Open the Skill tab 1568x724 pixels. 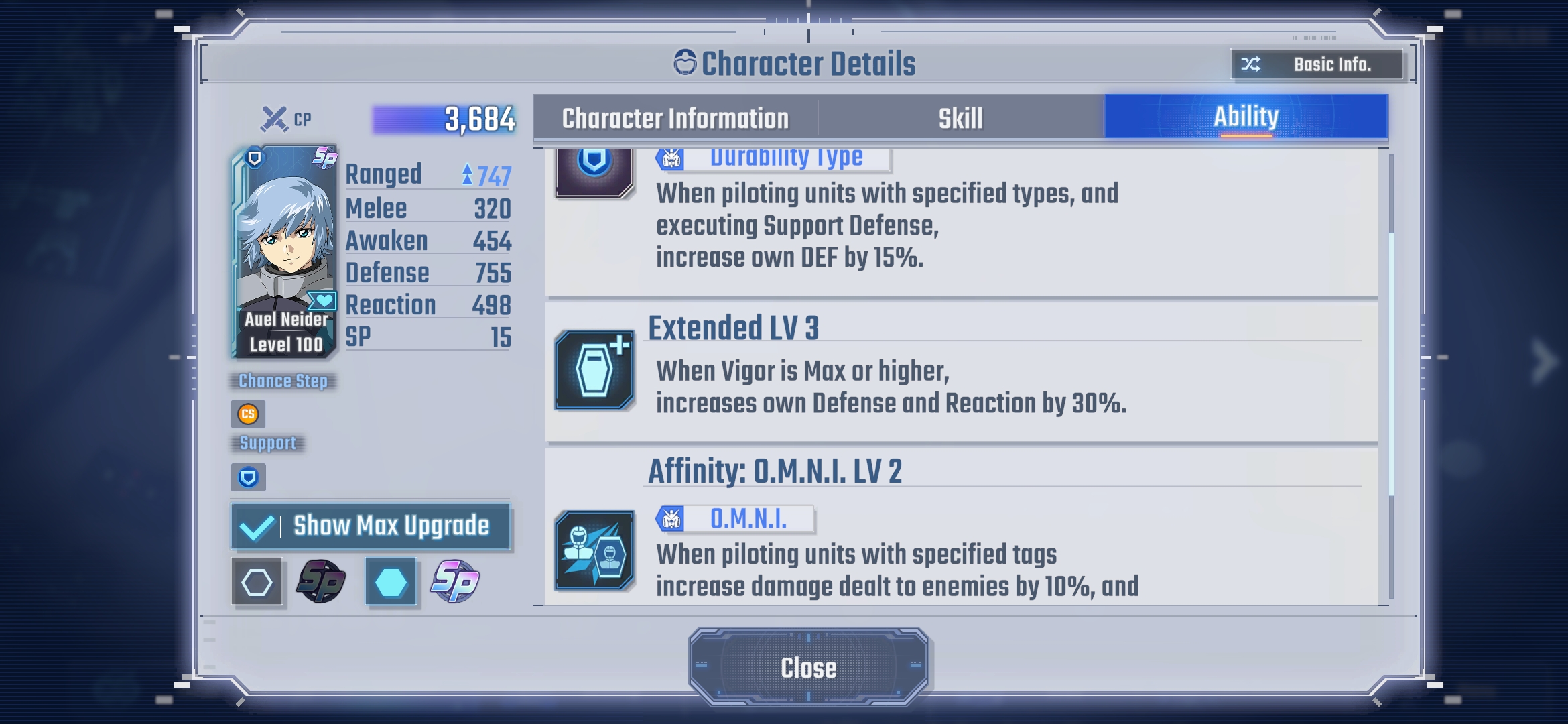point(960,119)
